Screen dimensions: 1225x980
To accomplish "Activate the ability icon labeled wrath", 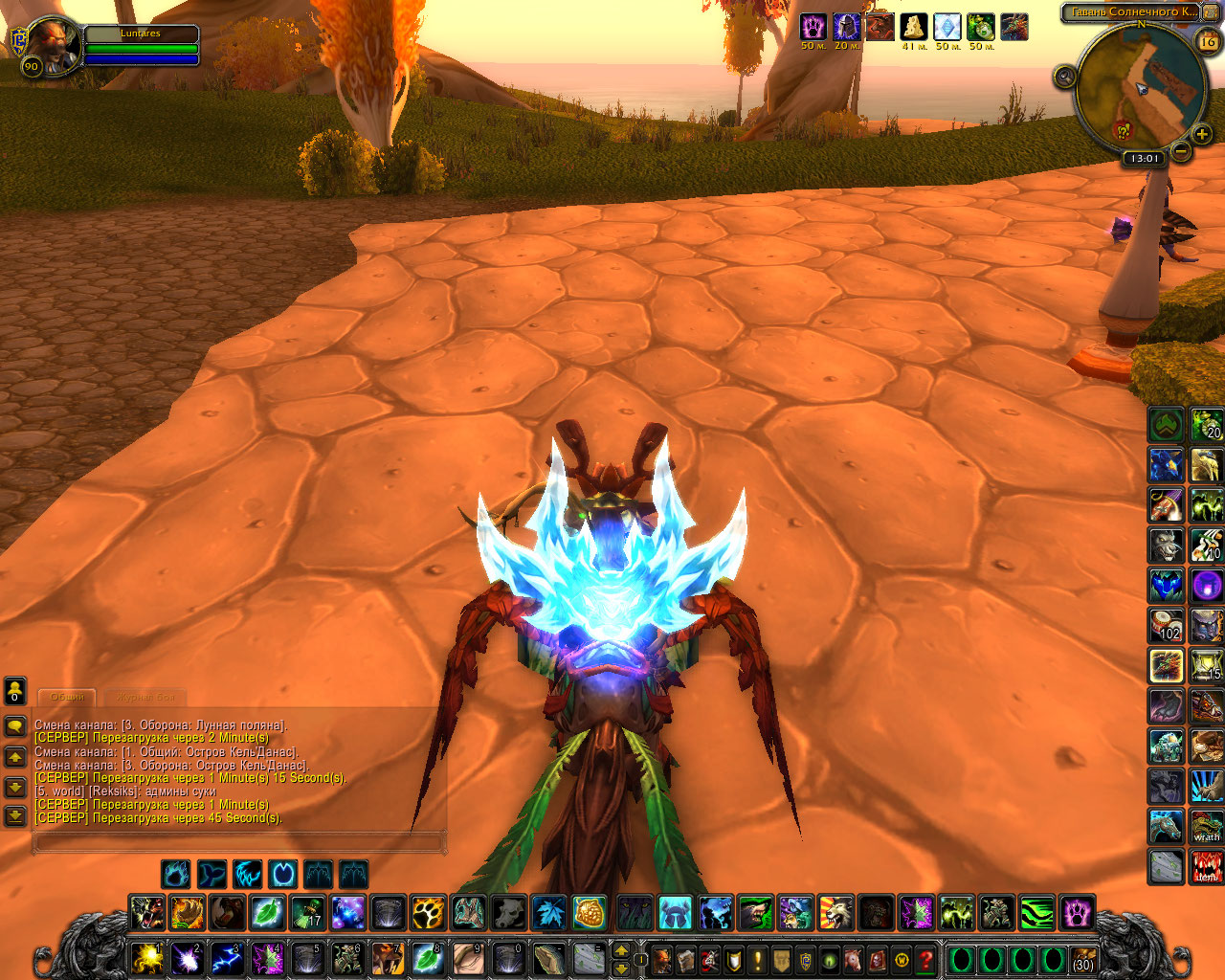I will click(x=1207, y=826).
